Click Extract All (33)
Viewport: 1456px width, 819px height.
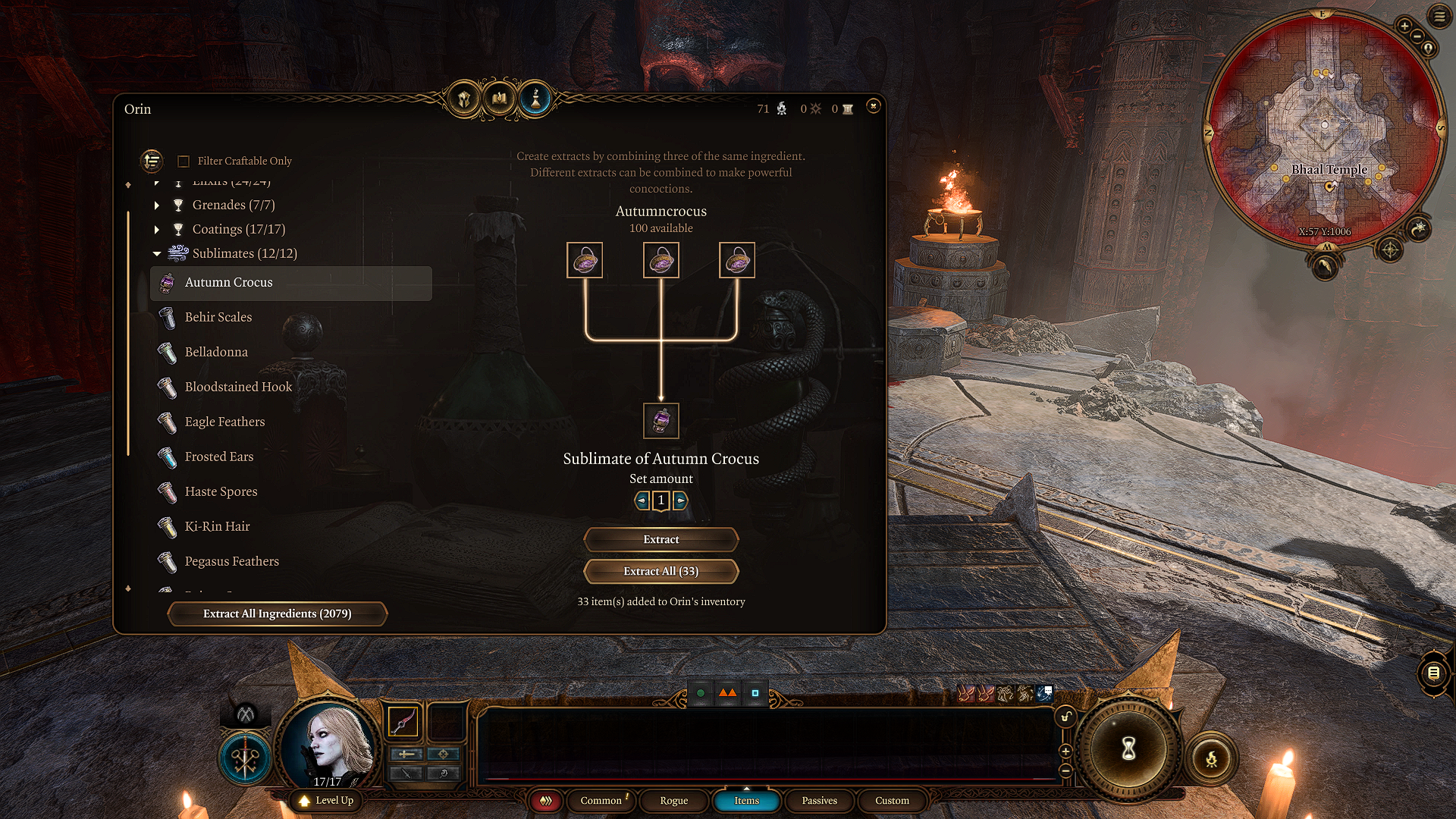coord(661,572)
